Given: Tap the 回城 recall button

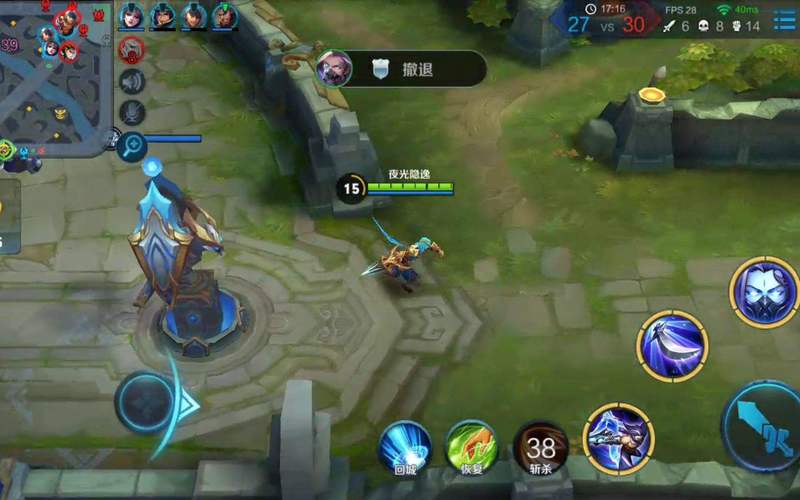Looking at the screenshot, I should coord(404,446).
